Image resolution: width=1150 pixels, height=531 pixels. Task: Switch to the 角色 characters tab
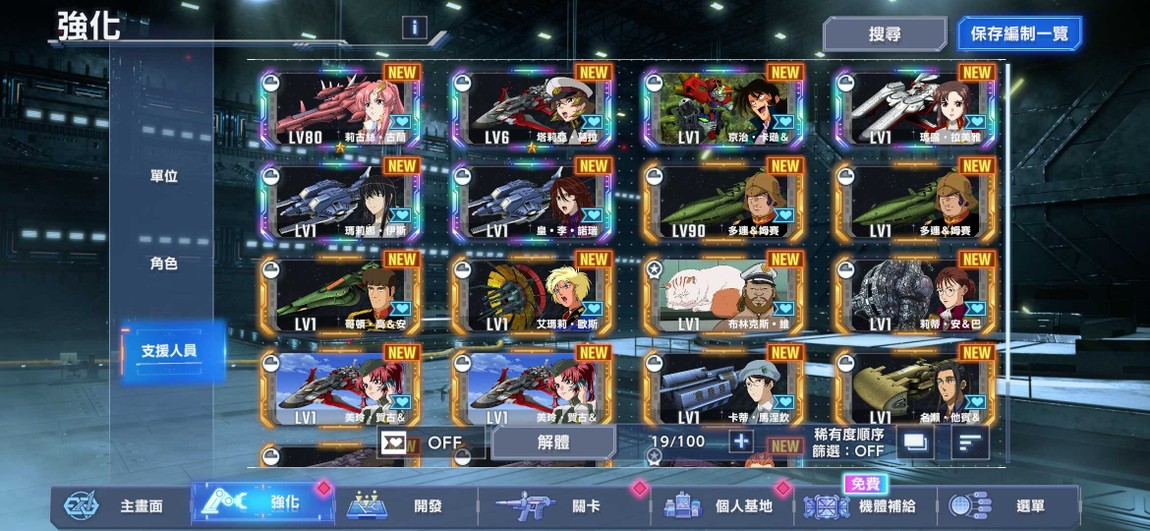[x=164, y=264]
